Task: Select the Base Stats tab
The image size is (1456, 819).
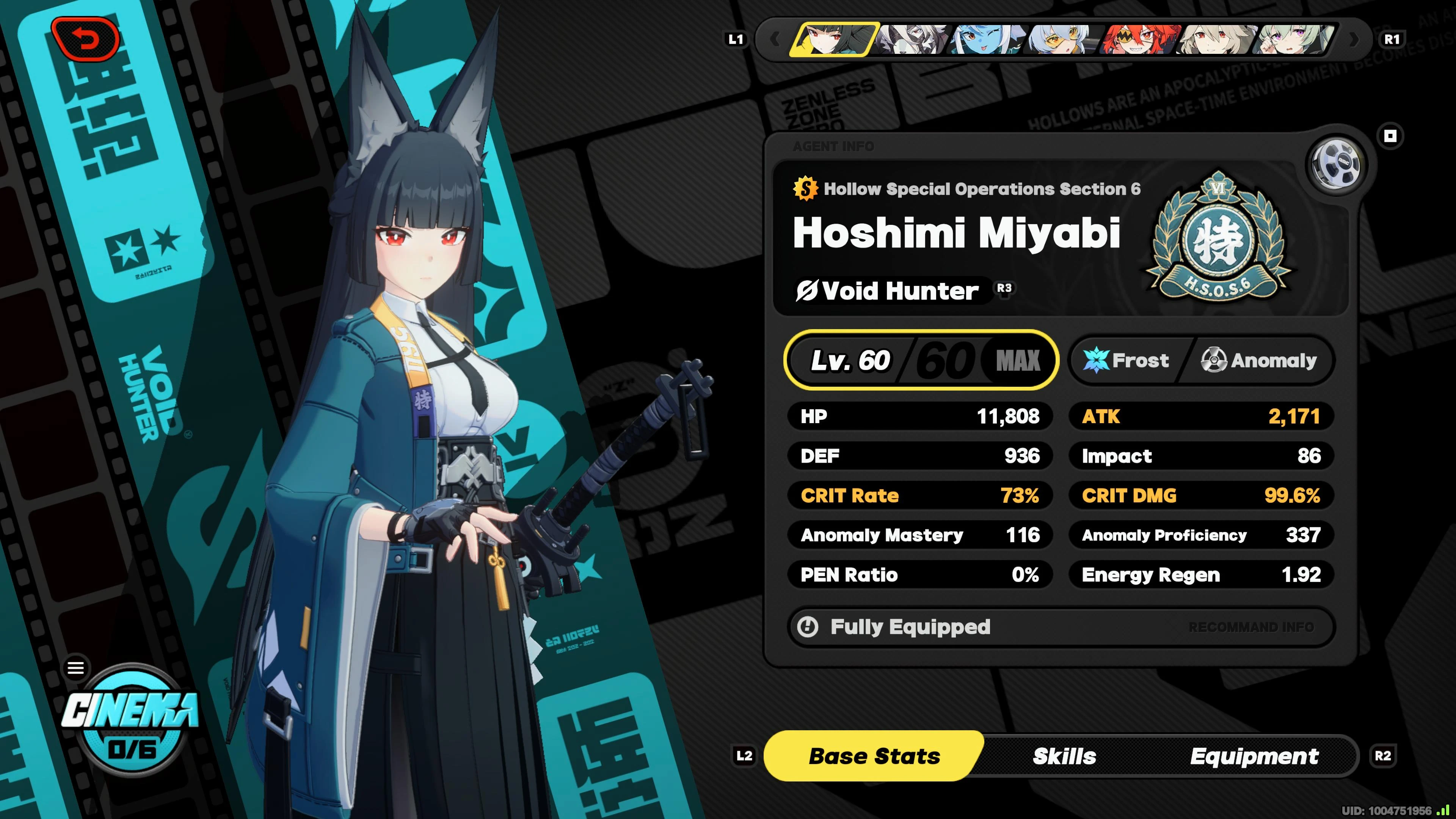Action: click(874, 756)
